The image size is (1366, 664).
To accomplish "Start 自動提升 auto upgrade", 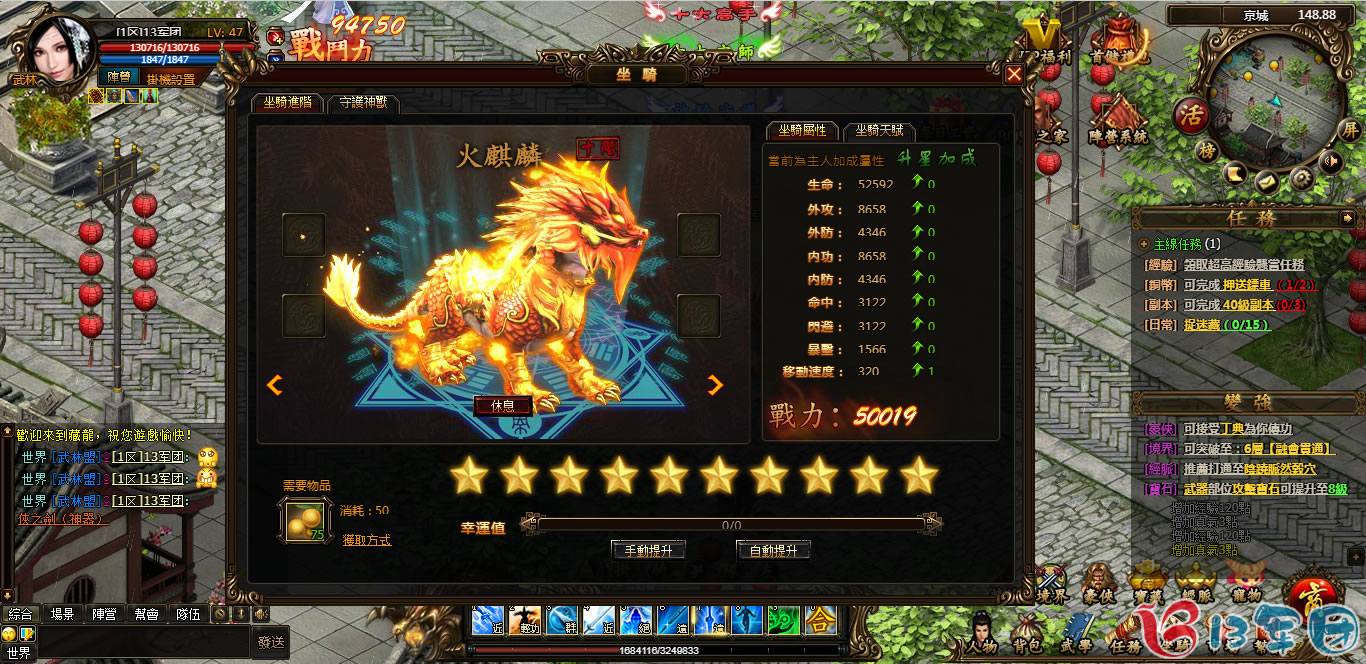I will pyautogui.click(x=773, y=550).
